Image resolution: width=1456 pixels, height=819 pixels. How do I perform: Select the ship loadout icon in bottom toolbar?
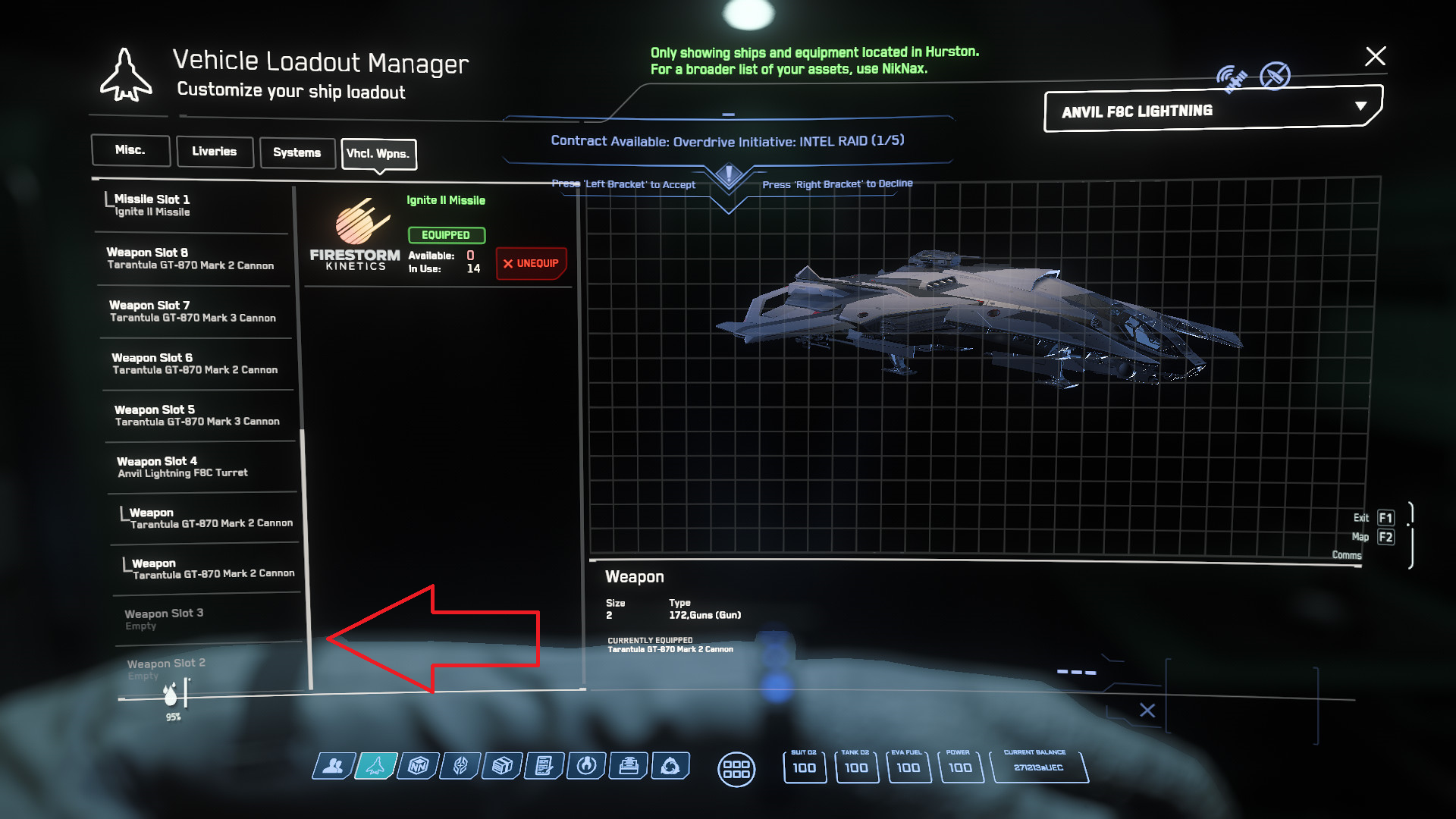coord(375,766)
